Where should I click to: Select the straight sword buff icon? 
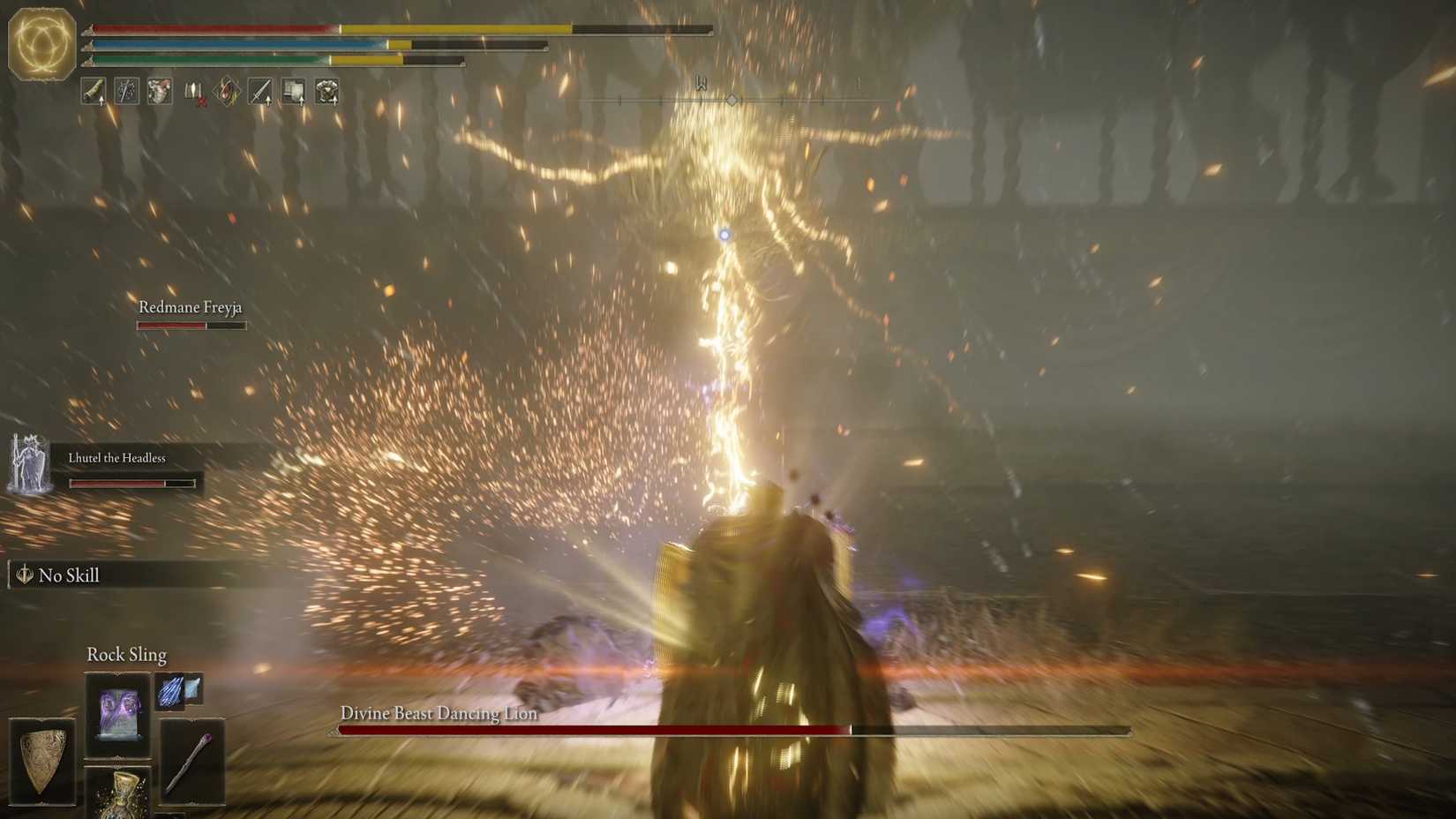pos(260,90)
